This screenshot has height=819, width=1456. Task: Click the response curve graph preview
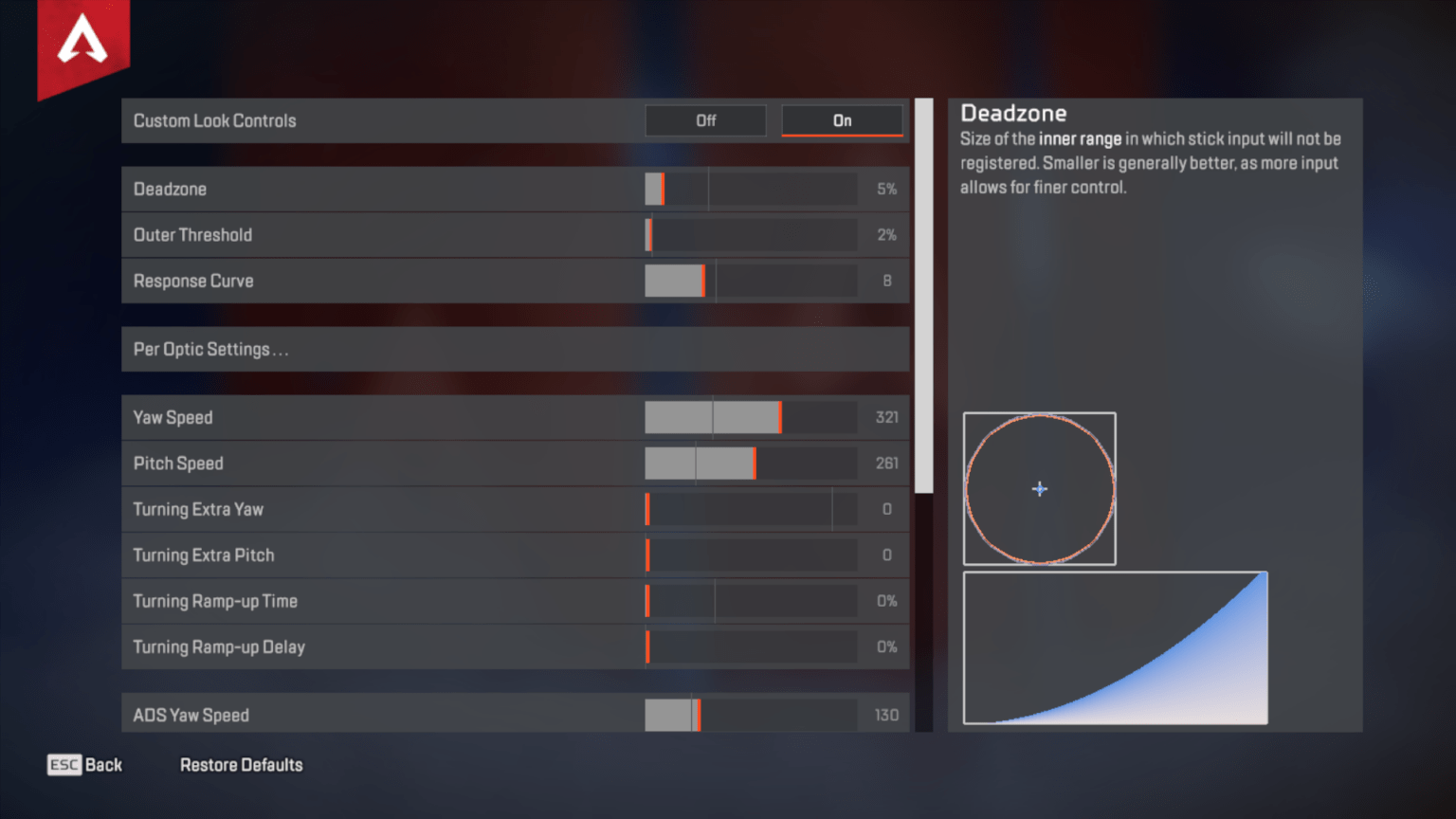pos(1115,647)
